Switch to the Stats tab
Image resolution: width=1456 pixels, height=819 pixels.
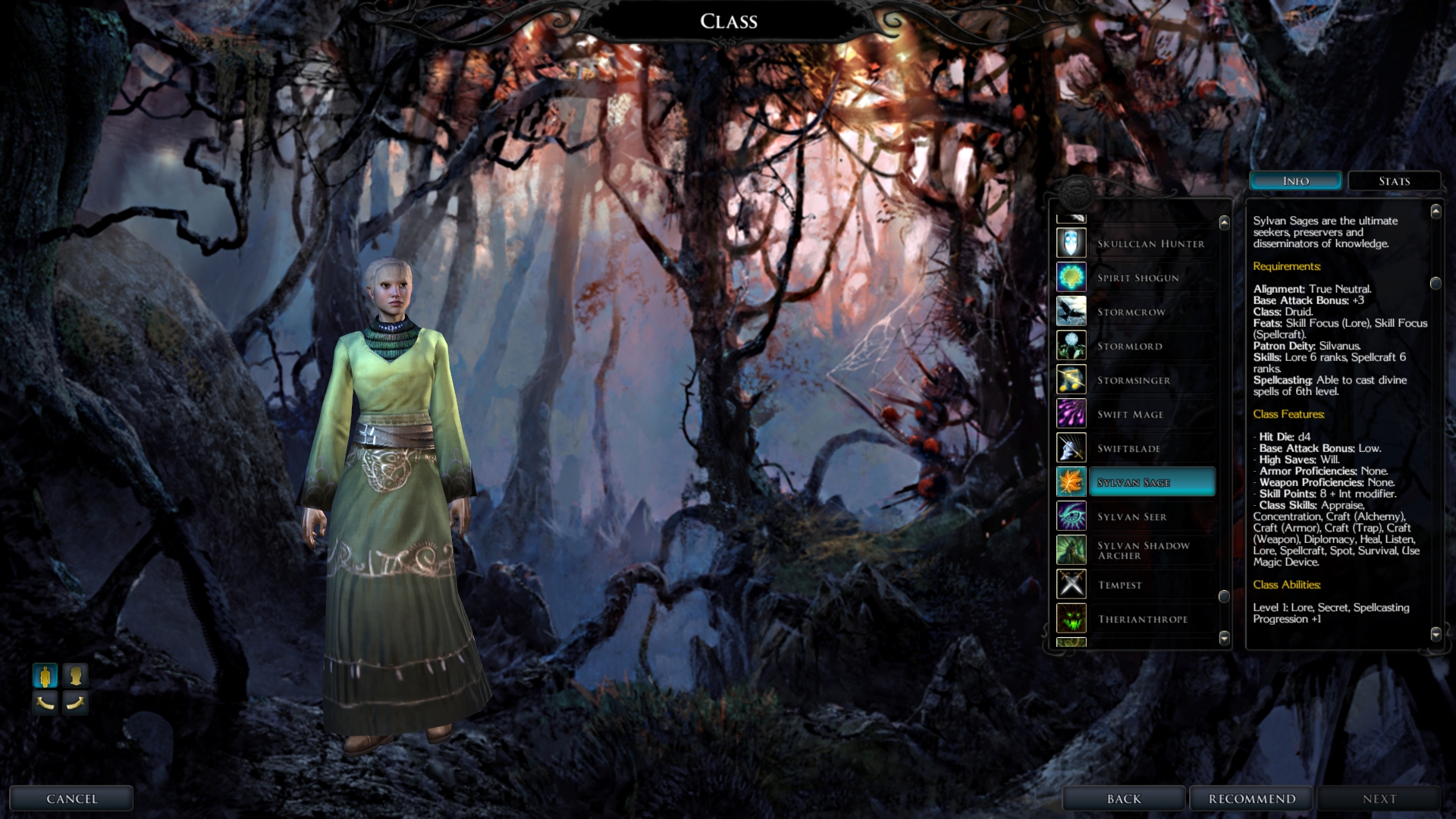(1394, 181)
